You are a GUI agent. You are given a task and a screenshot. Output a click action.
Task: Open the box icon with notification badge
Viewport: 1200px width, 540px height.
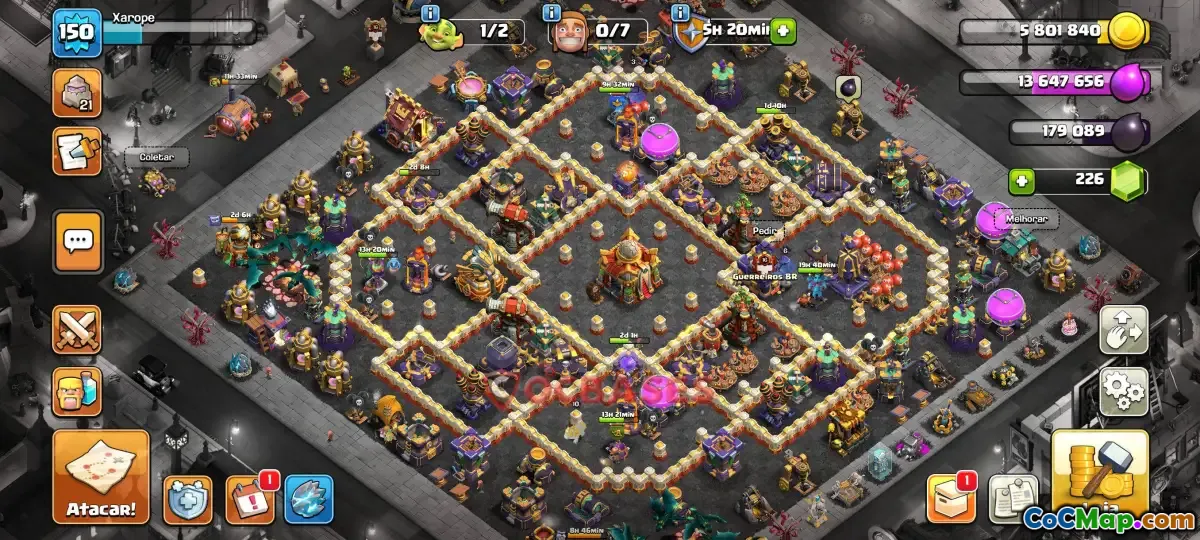click(952, 499)
